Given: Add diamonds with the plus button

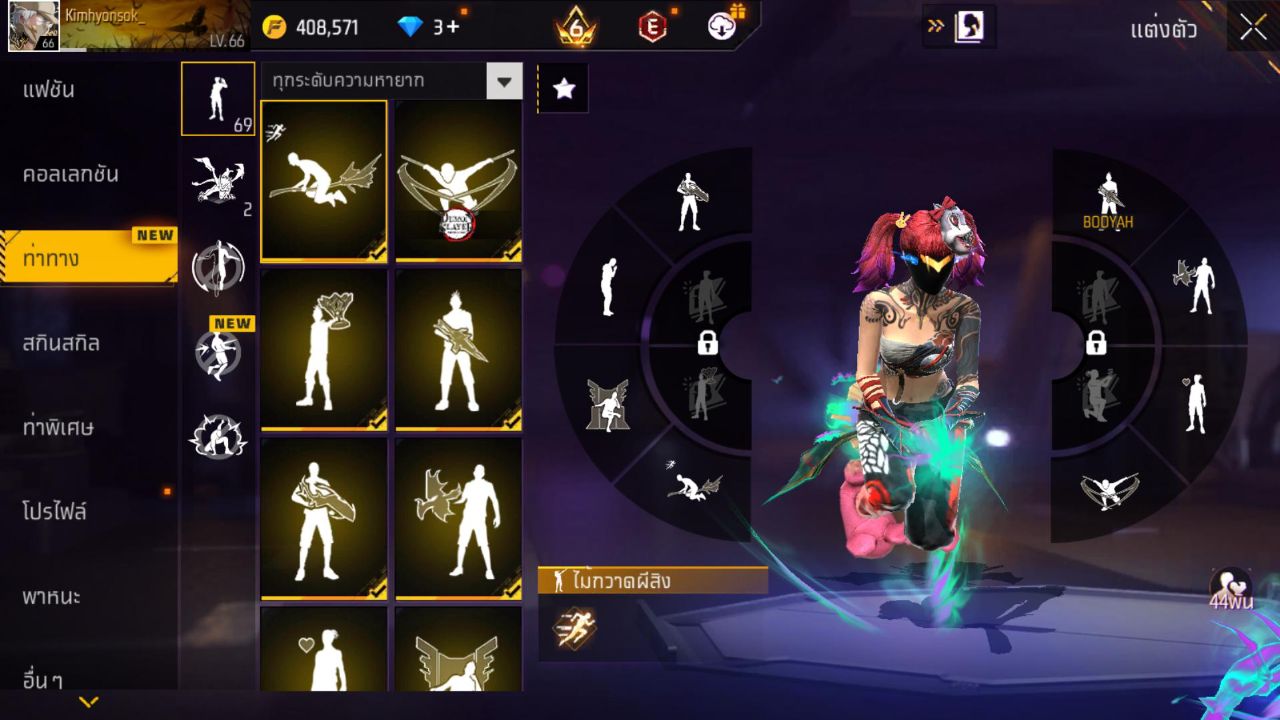Looking at the screenshot, I should point(453,27).
